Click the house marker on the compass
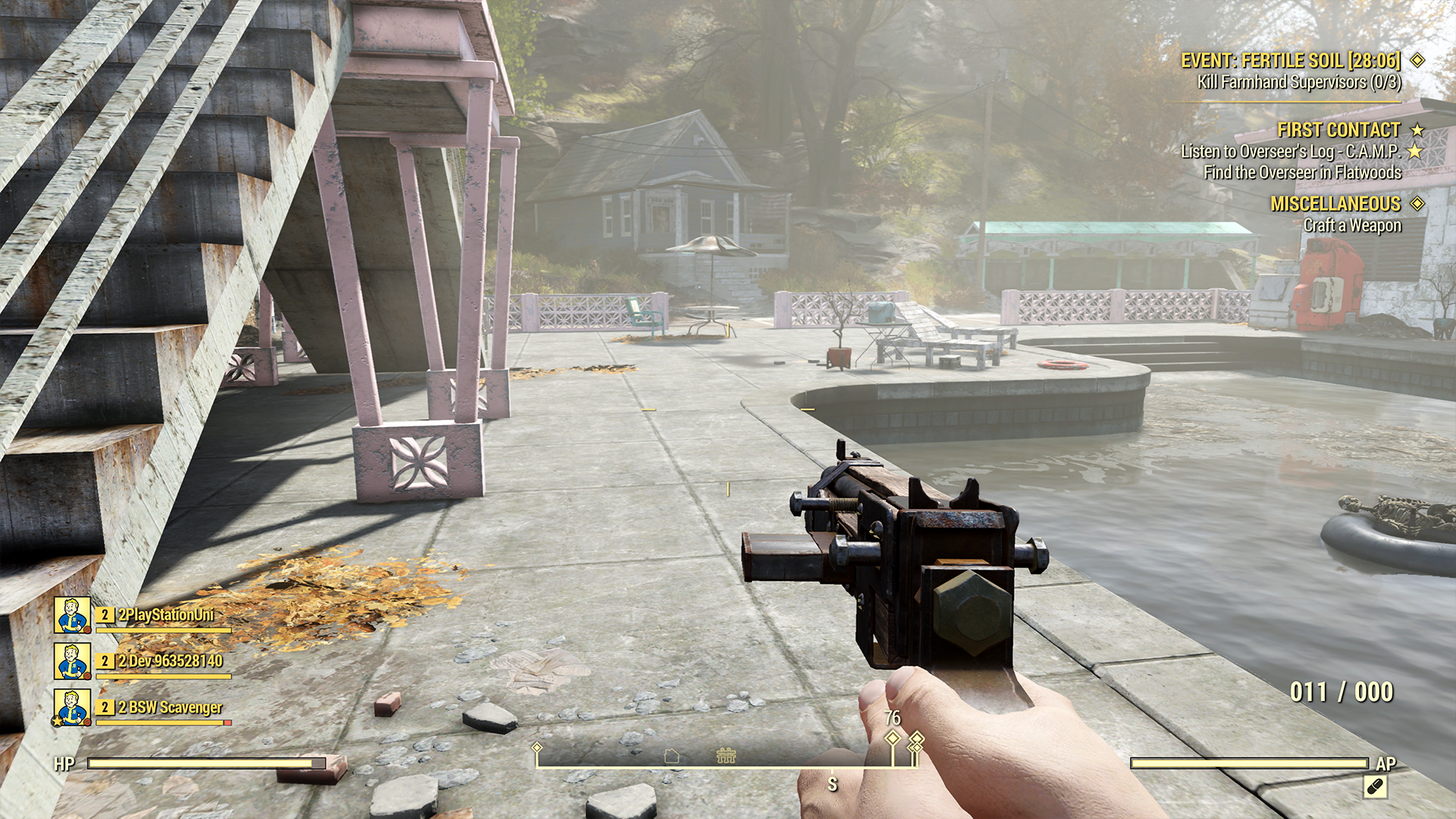 671,755
